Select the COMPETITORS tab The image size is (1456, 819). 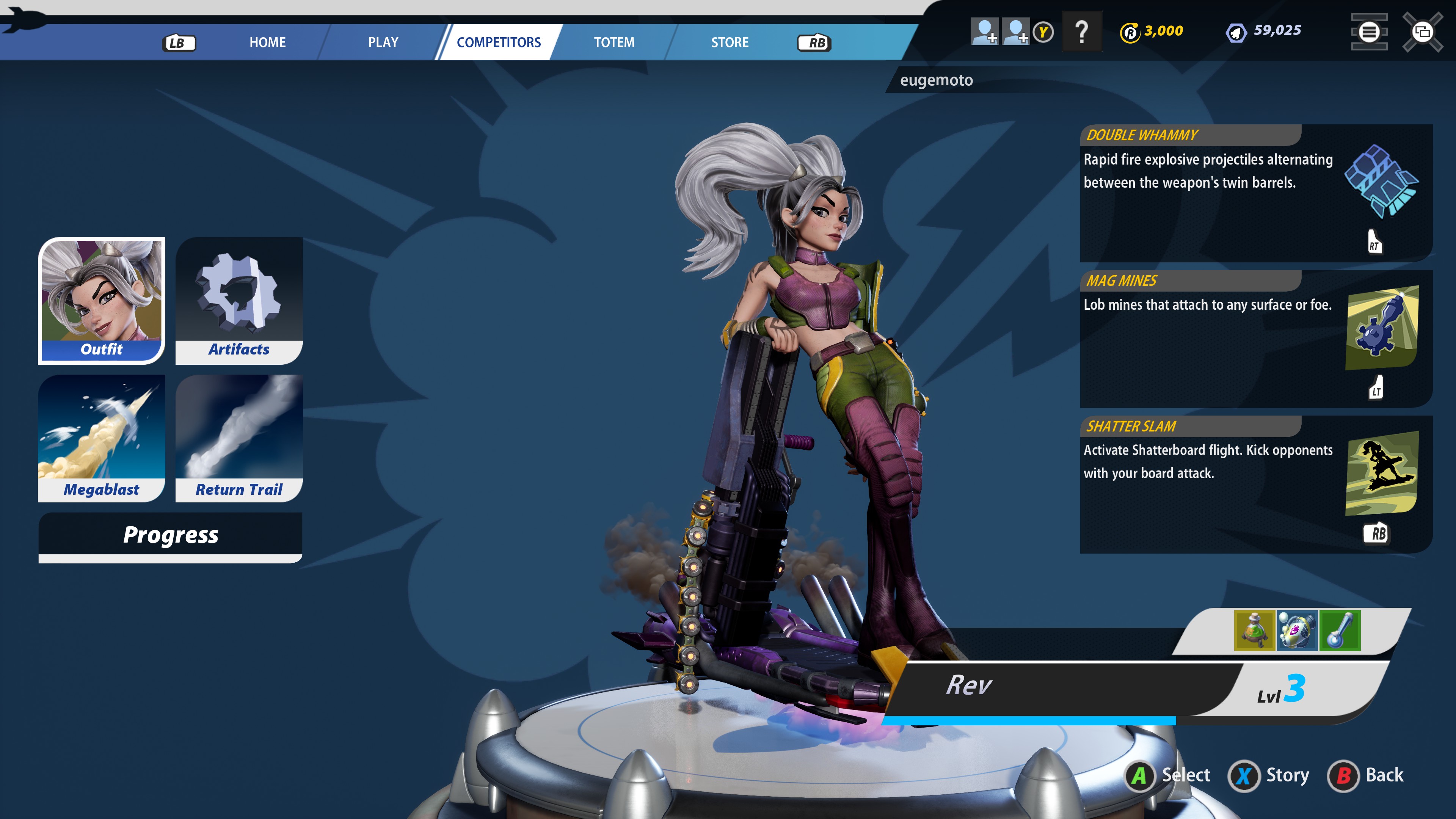pyautogui.click(x=499, y=42)
